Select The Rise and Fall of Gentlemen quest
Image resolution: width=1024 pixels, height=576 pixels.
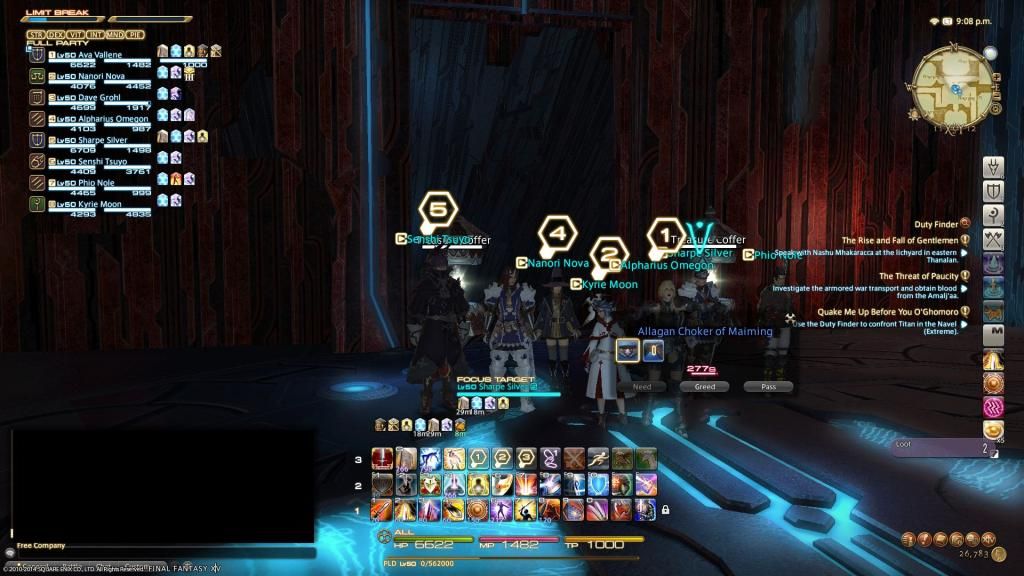[900, 240]
